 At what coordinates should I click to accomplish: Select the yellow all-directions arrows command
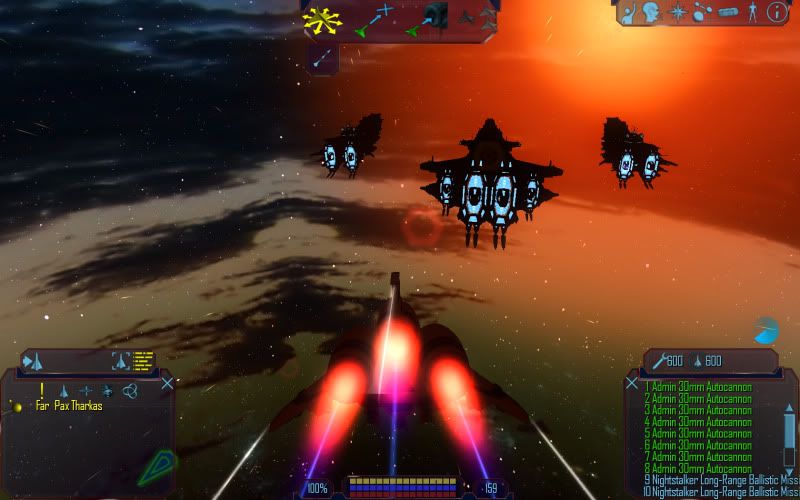pos(322,18)
